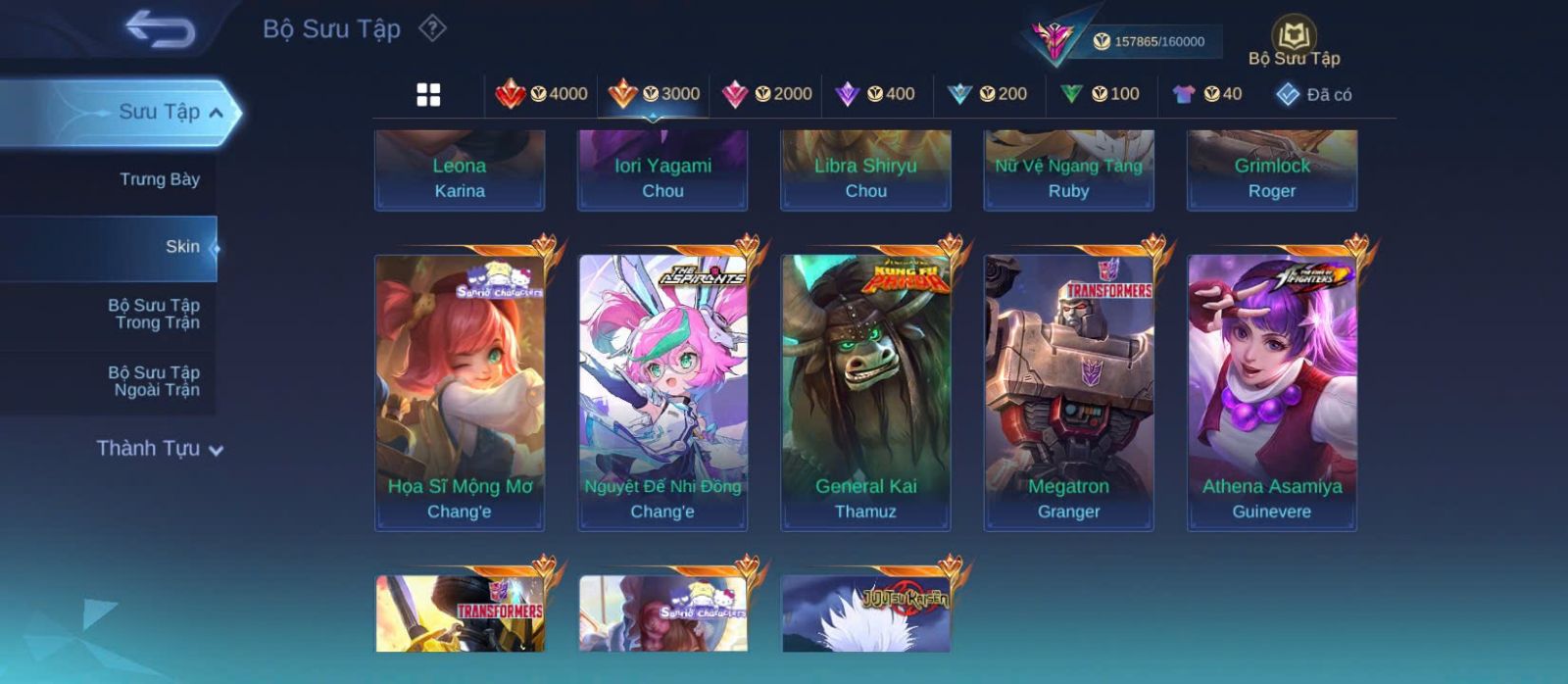1568x684 pixels.
Task: View the General Kai Thamuz skin
Action: coord(865,392)
